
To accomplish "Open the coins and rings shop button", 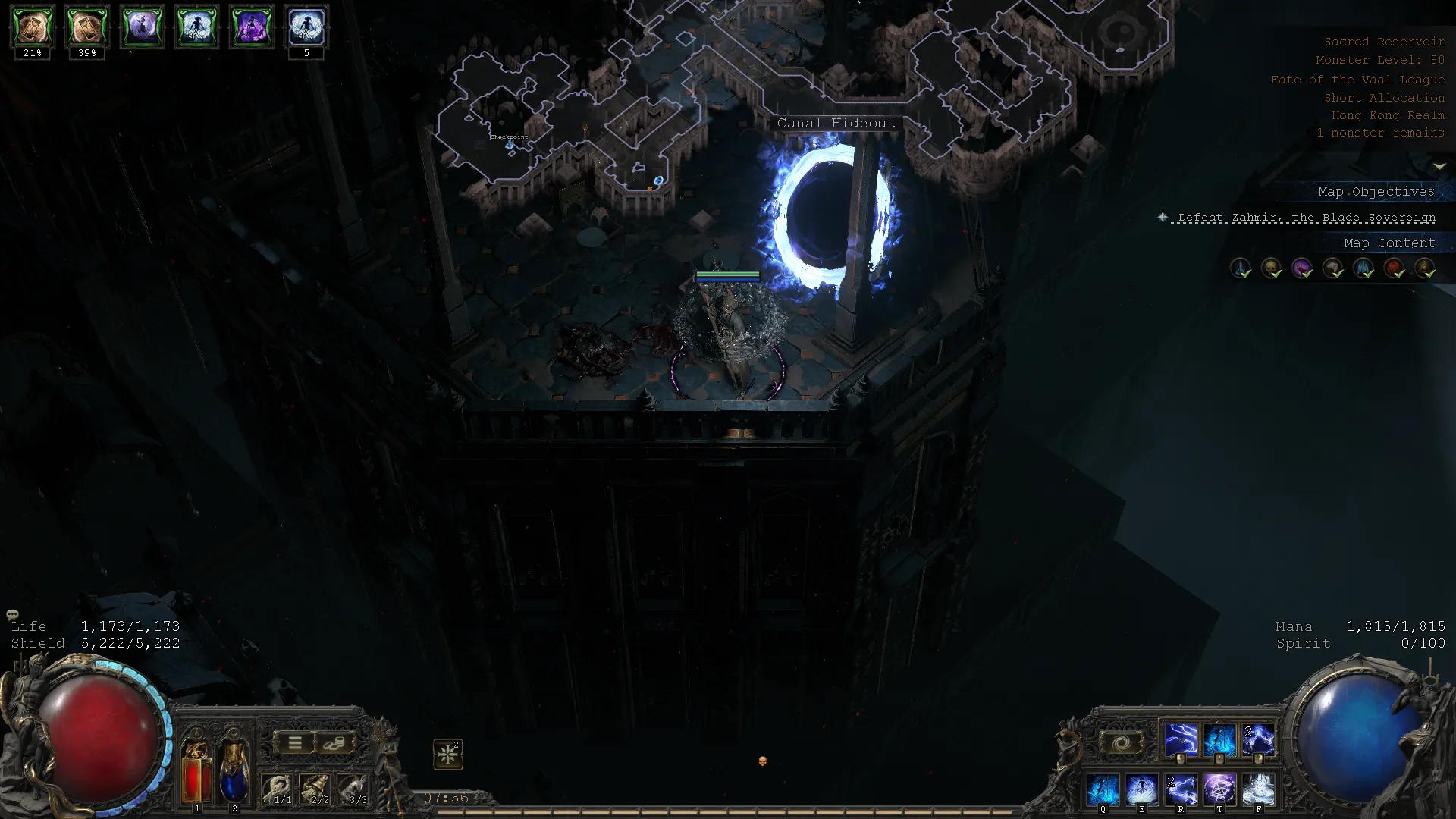I will point(334,743).
